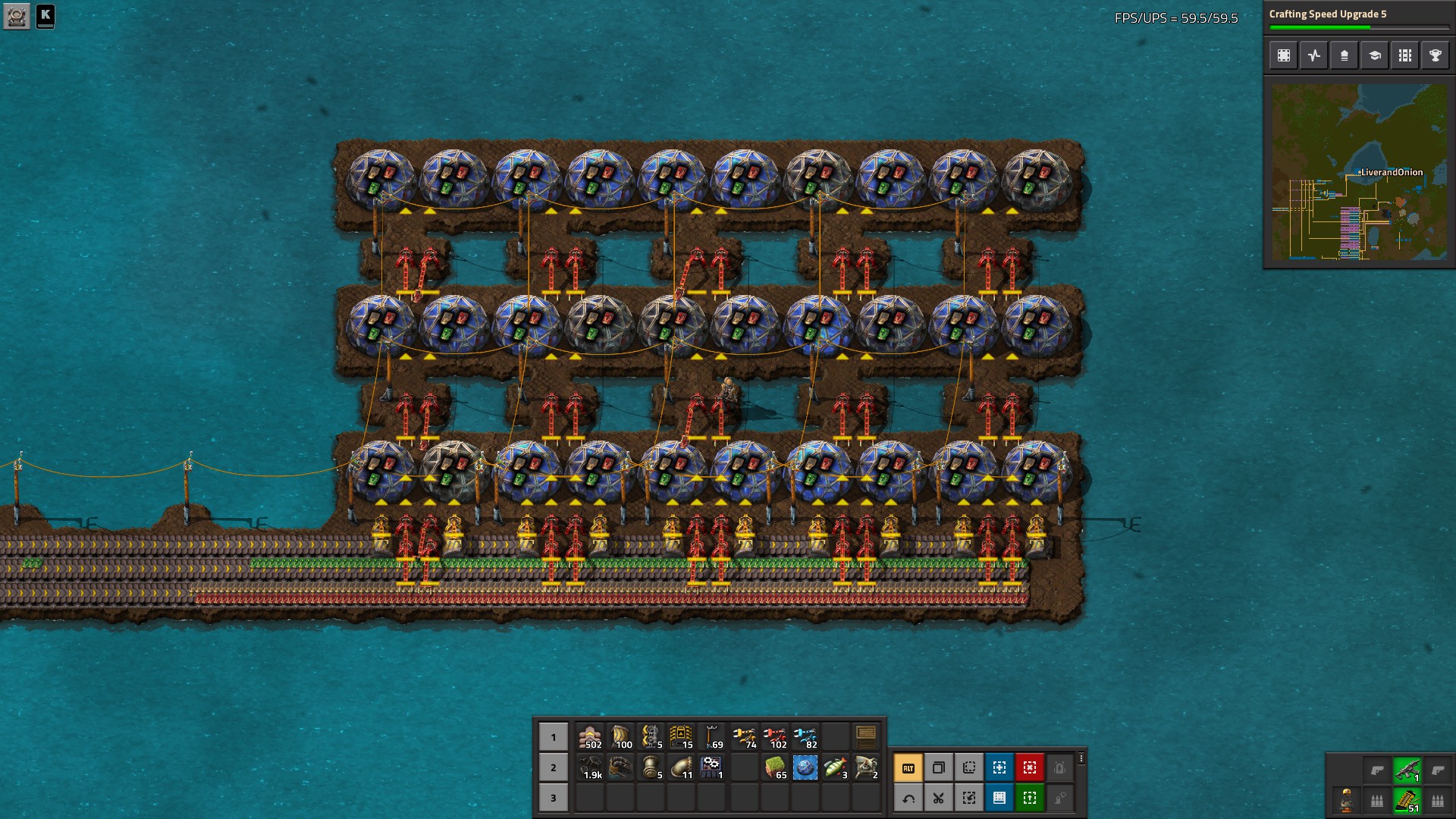Select the upgrade planner
The image size is (1456, 819).
[1029, 798]
